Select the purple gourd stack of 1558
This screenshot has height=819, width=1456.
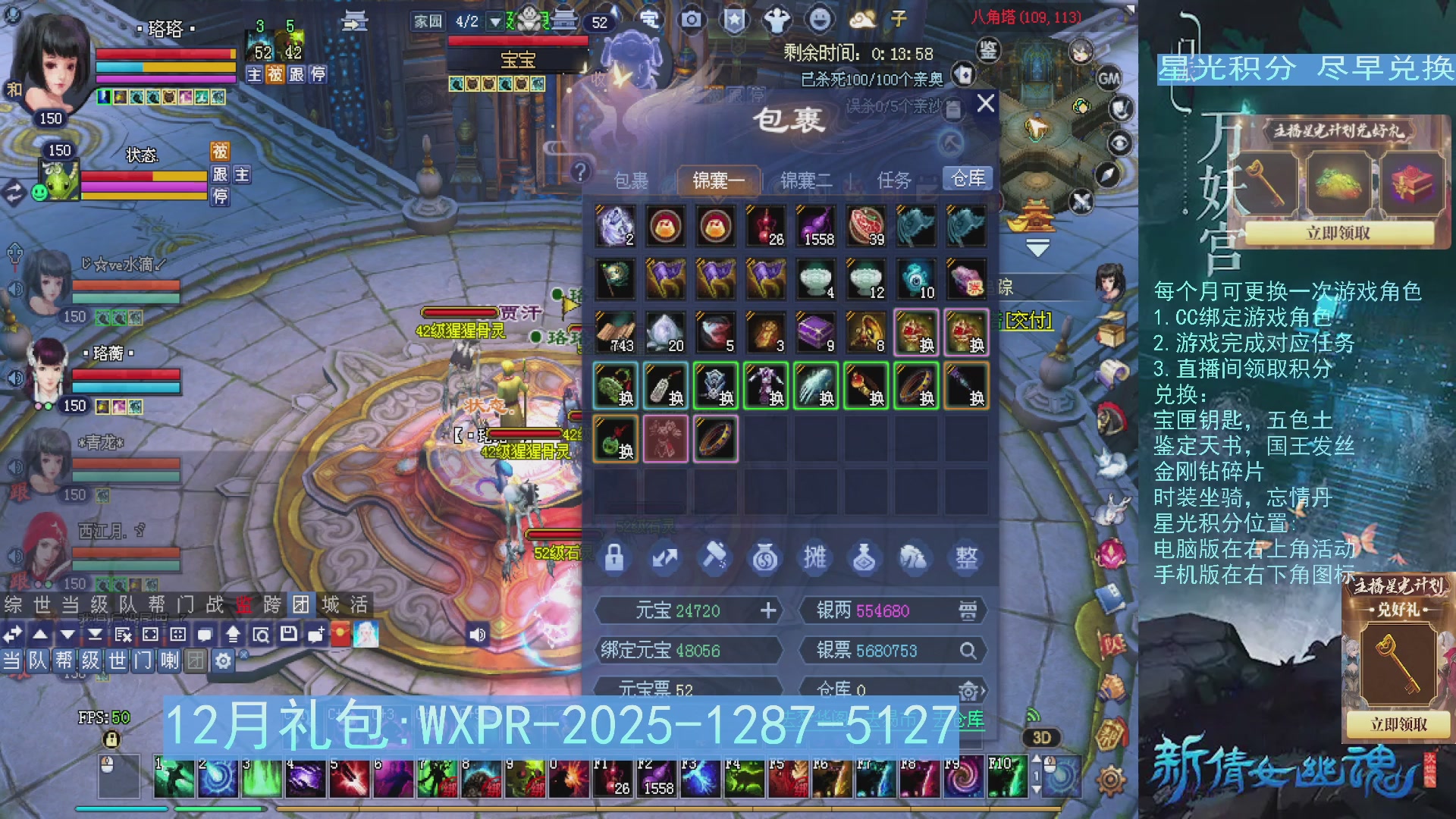click(x=816, y=226)
